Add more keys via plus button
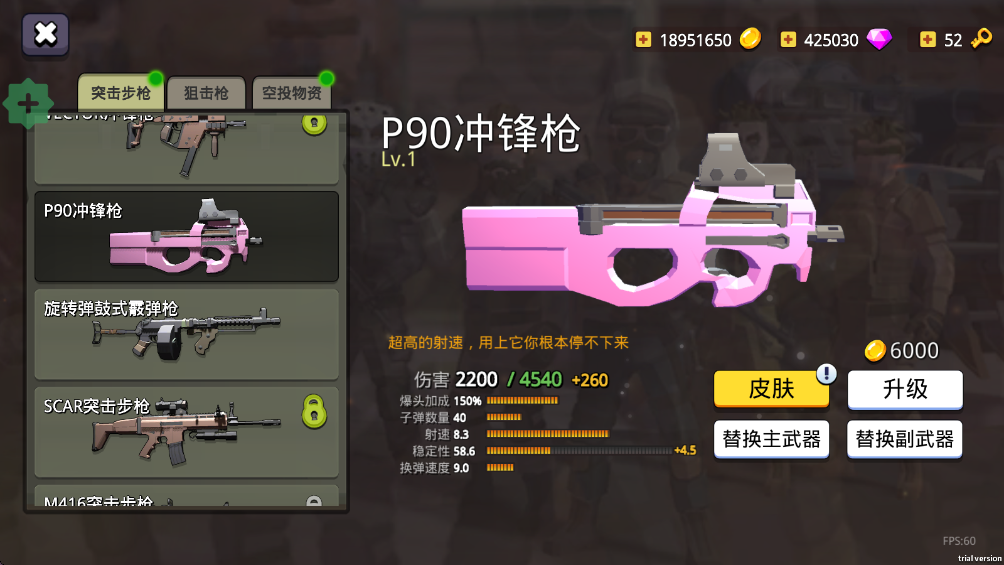This screenshot has height=565, width=1004. 928,40
